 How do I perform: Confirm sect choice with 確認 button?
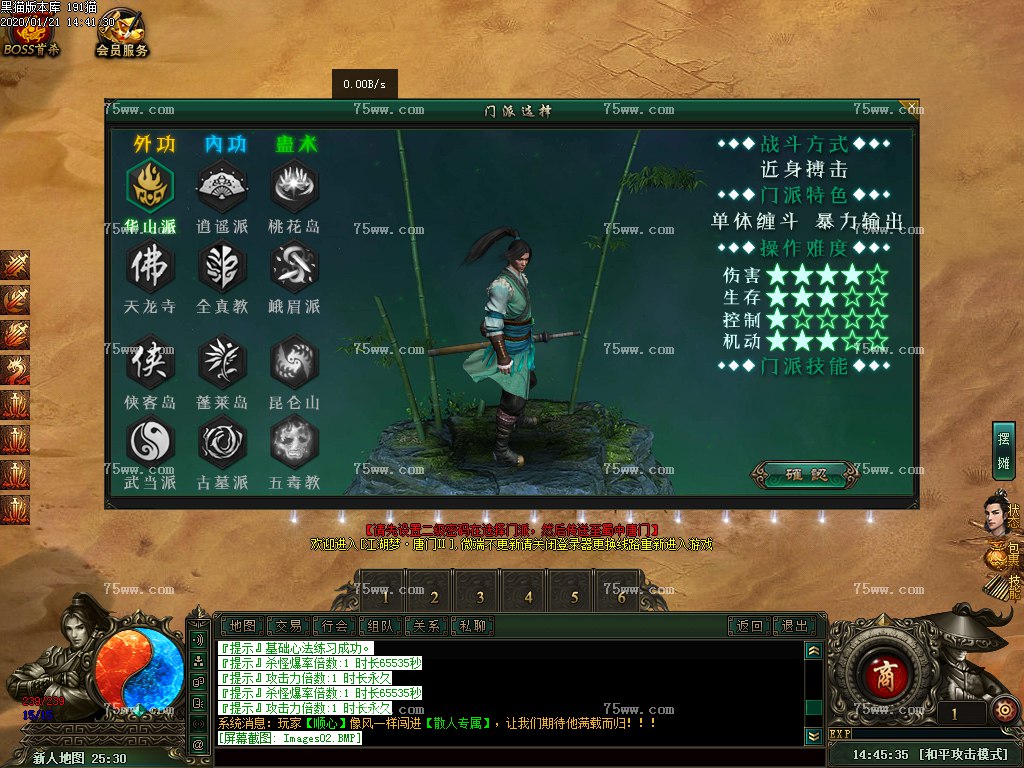pos(806,474)
